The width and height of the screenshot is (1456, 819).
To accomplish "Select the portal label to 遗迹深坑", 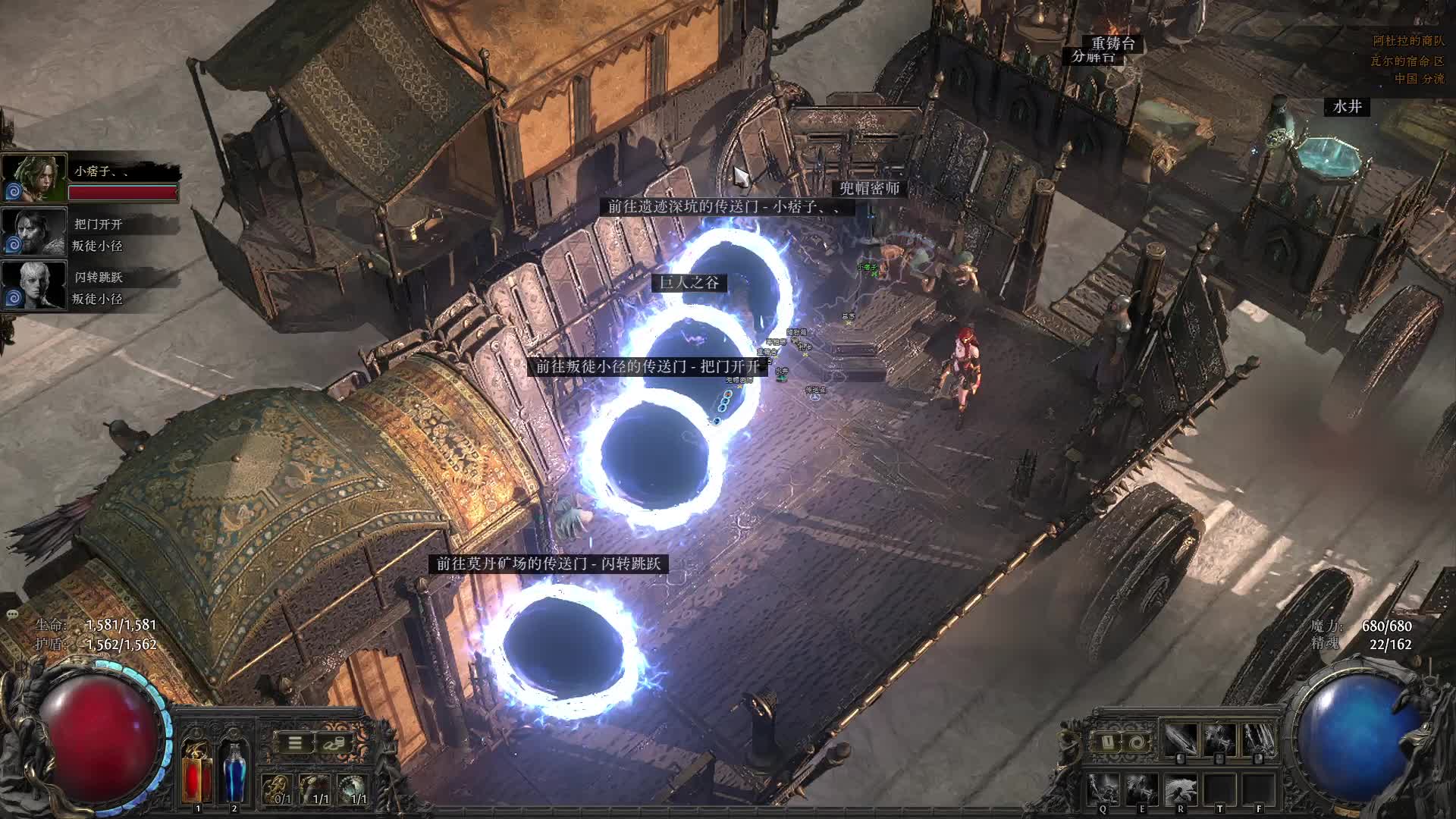I will [723, 206].
